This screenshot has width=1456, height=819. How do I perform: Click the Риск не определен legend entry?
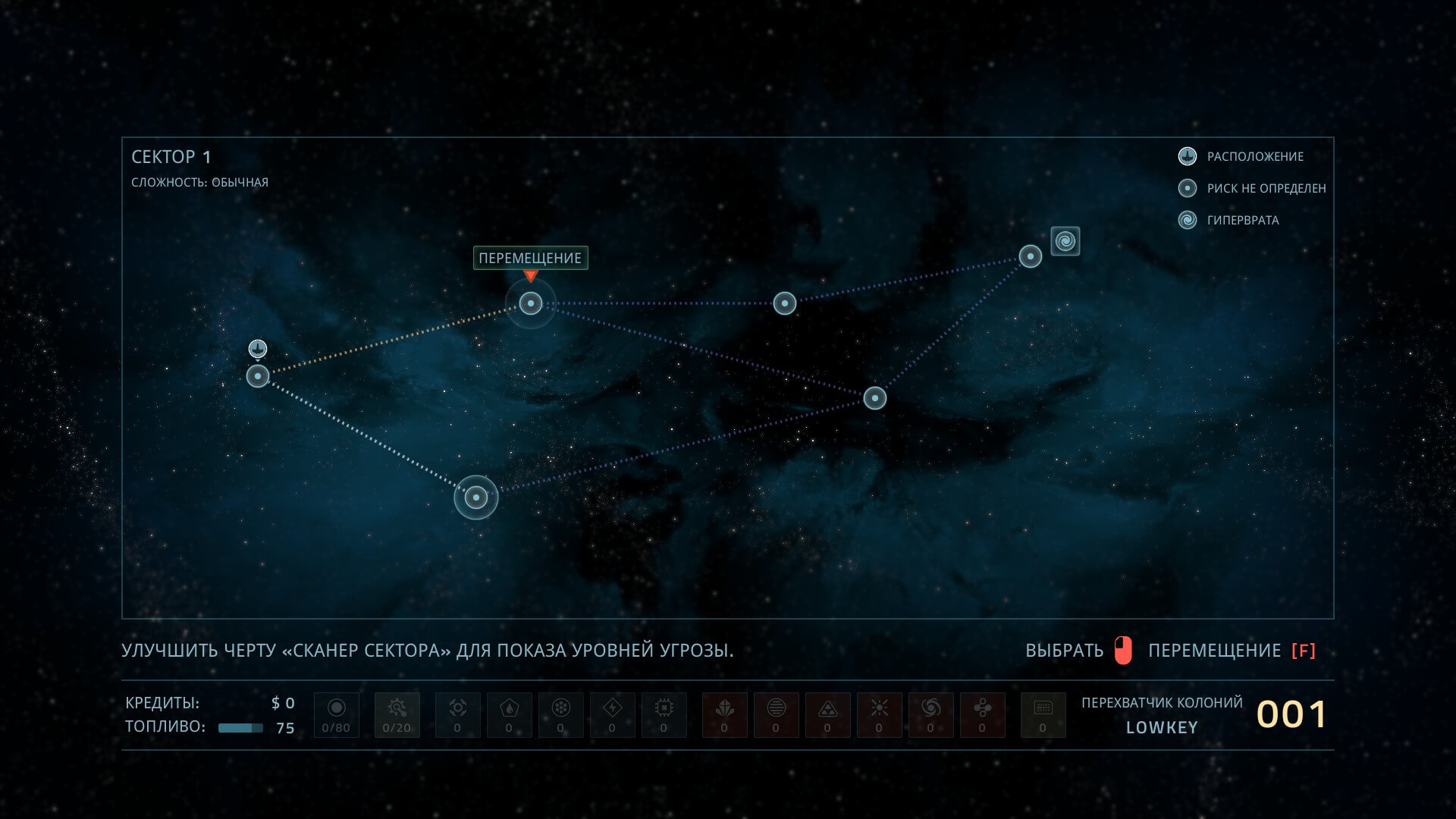1266,188
